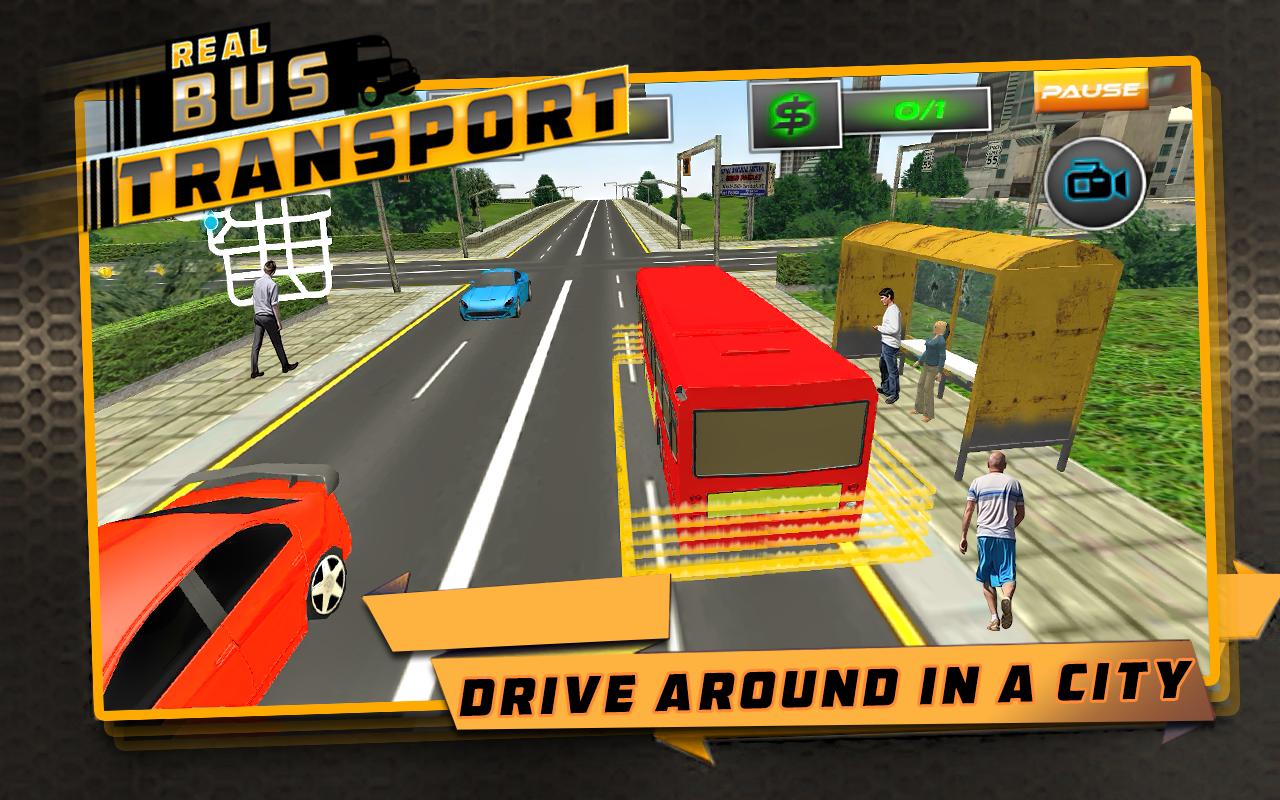This screenshot has width=1280, height=800.
Task: Open the mini-map in the top left
Action: coord(272,250)
